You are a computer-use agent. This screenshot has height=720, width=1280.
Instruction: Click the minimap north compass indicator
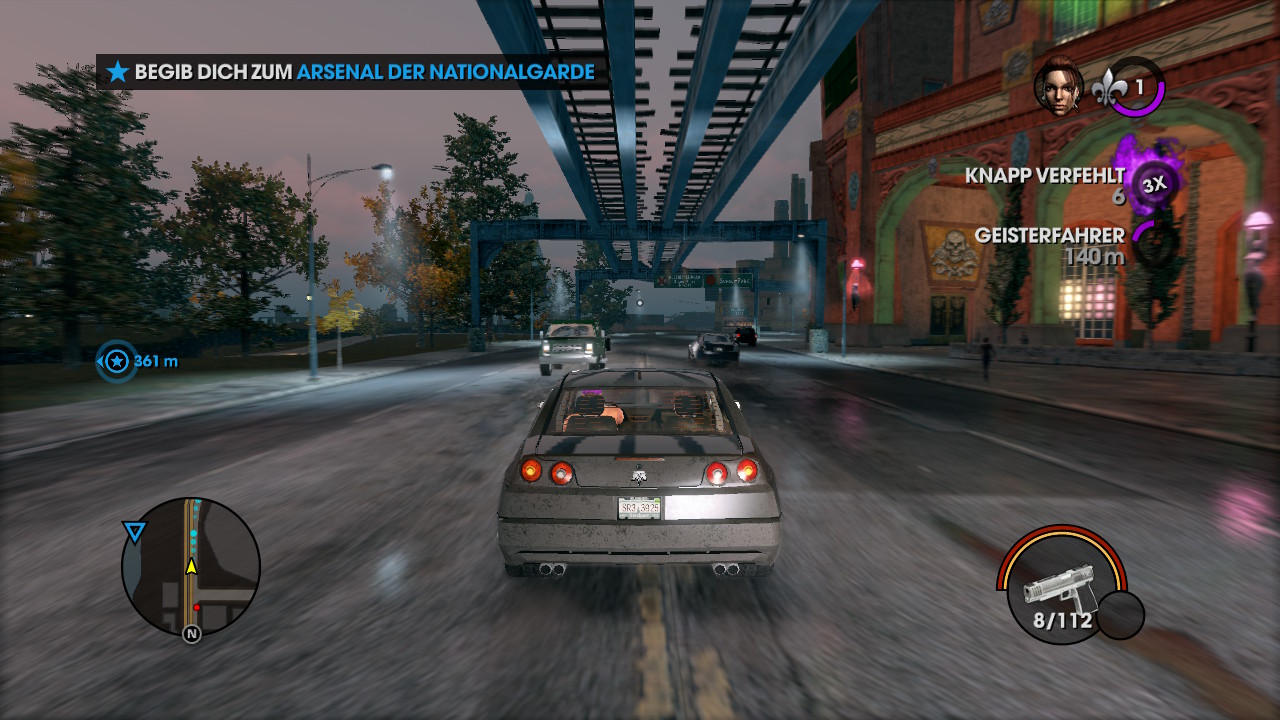pos(191,633)
